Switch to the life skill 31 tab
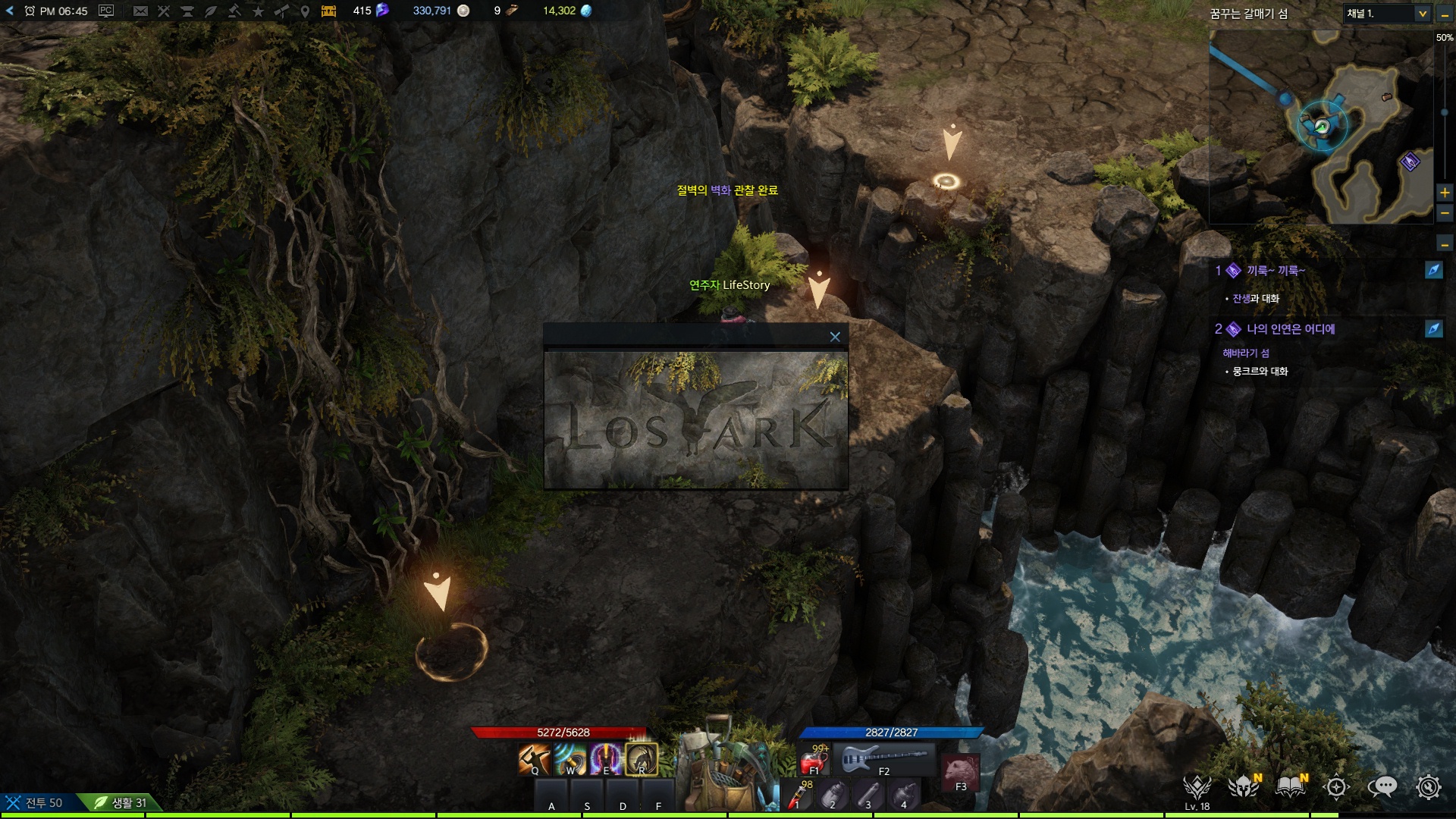Screen dimensions: 1456x819 121,802
